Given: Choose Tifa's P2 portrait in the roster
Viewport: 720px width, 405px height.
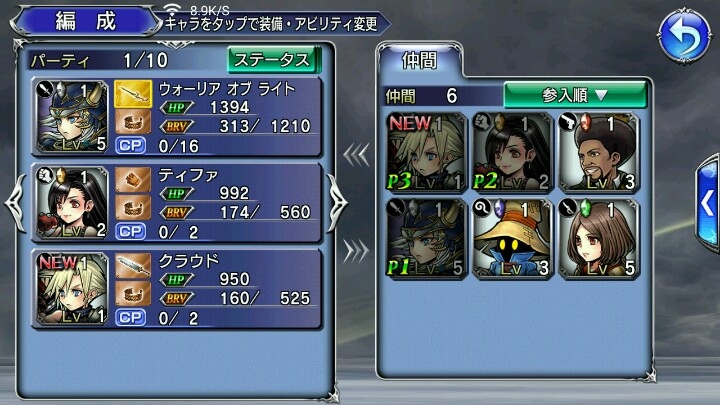Looking at the screenshot, I should pos(511,153).
